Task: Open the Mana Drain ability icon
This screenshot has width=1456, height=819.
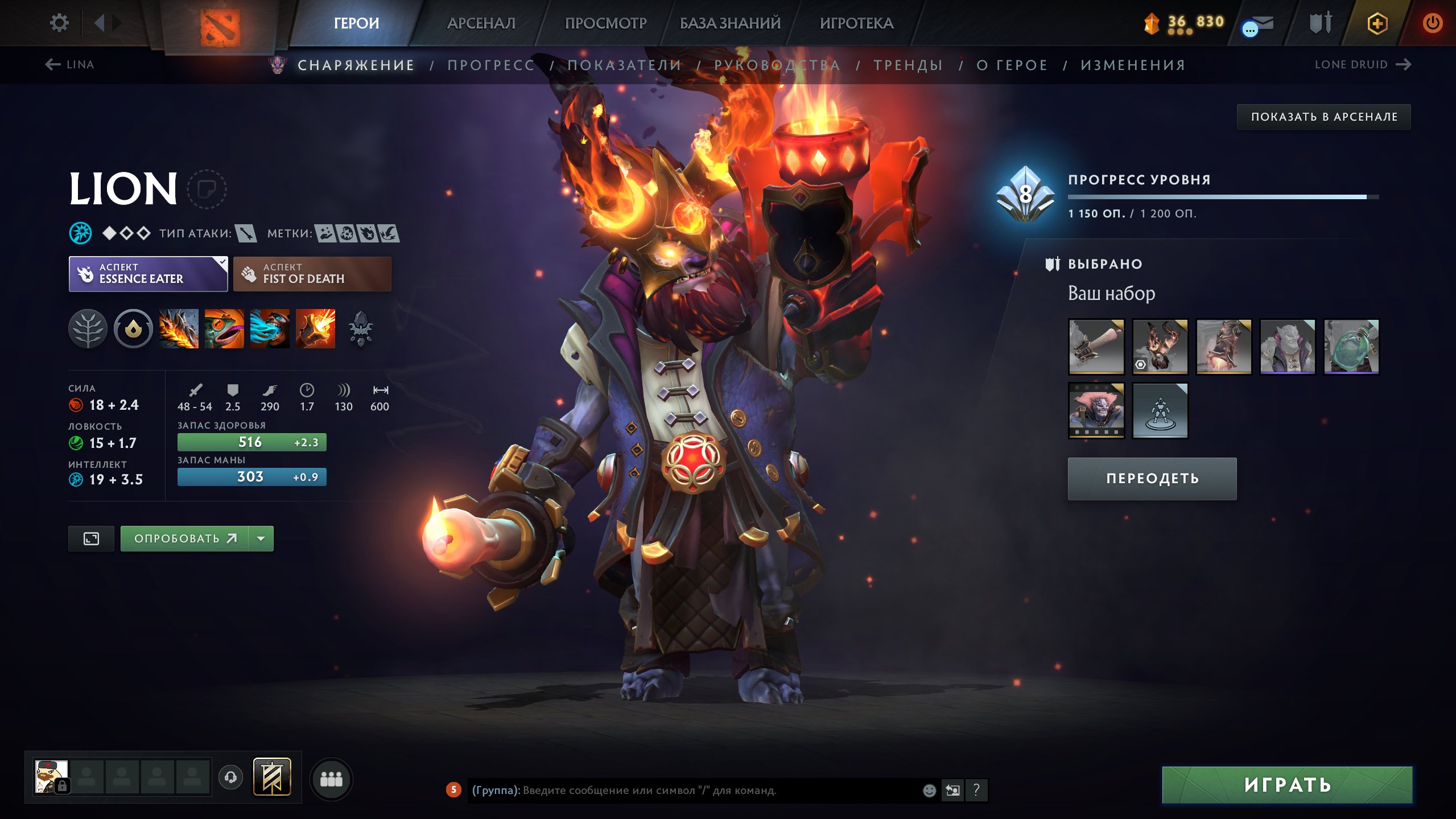Action: [x=269, y=329]
